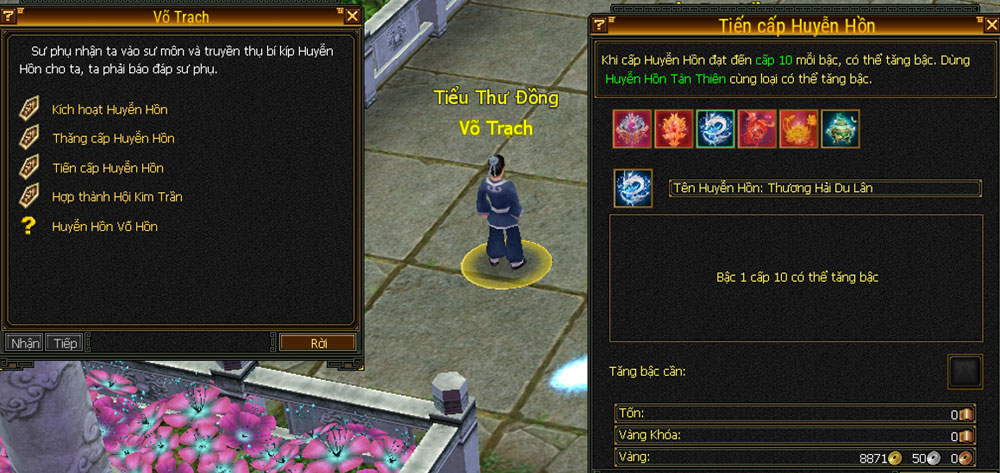The width and height of the screenshot is (1000, 473).
Task: Click the empty Tăng bậc cần material slot
Action: click(965, 372)
